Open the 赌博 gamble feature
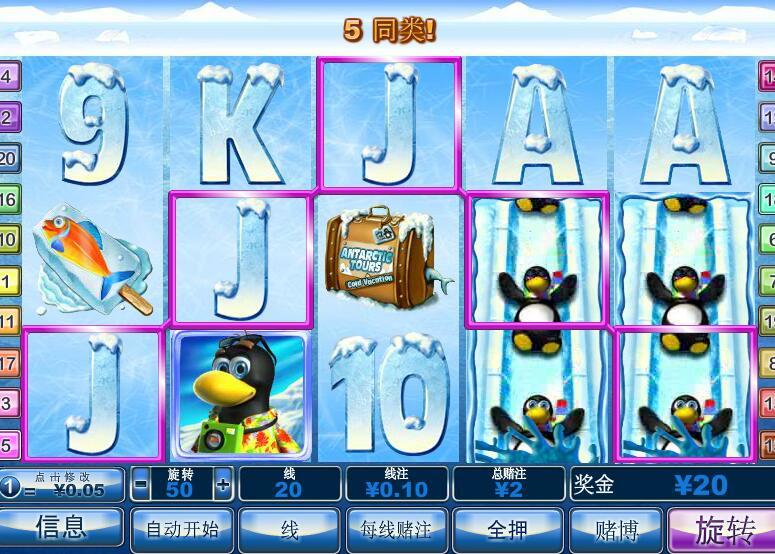Screen dimensions: 775x554 click(614, 528)
